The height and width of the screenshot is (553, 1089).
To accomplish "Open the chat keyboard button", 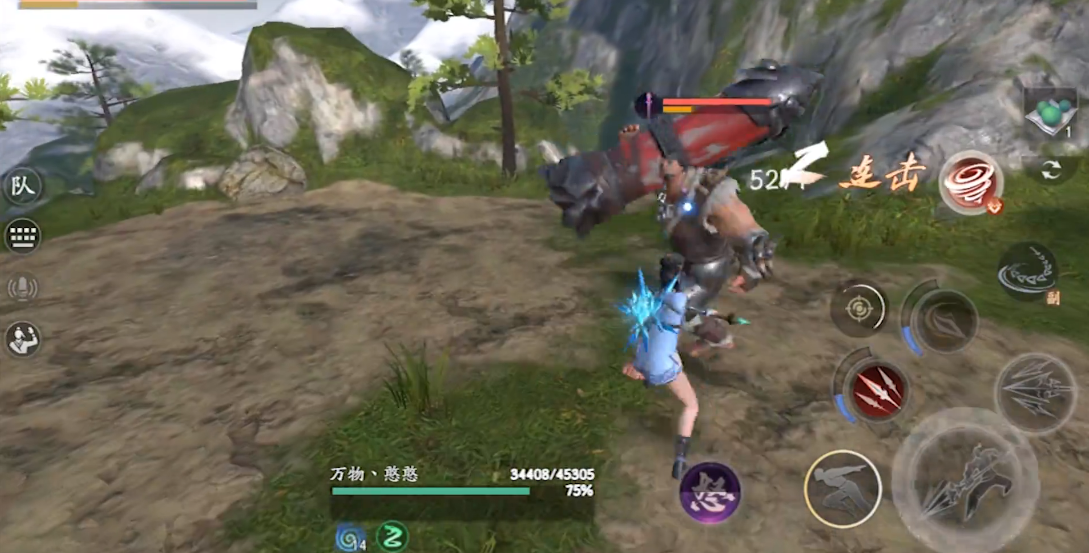I will [x=22, y=236].
